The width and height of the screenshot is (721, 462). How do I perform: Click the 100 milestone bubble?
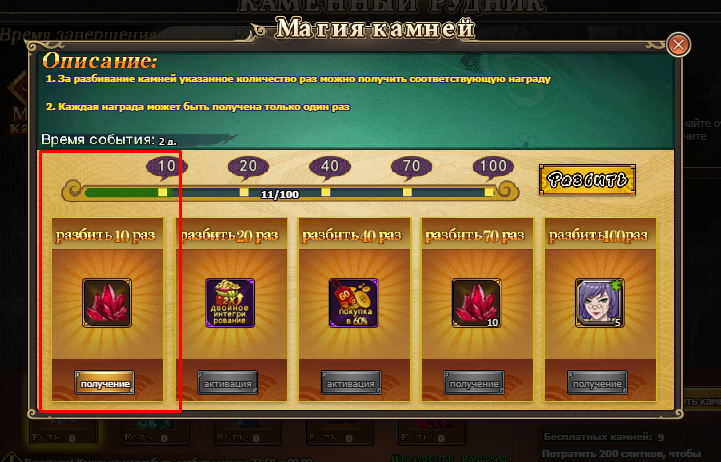[492, 166]
